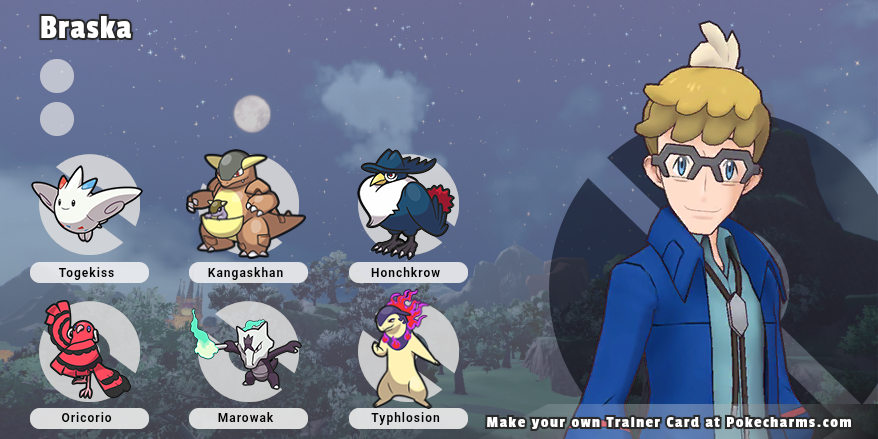The height and width of the screenshot is (439, 878).
Task: Click the trainer name Braska
Action: 85,28
